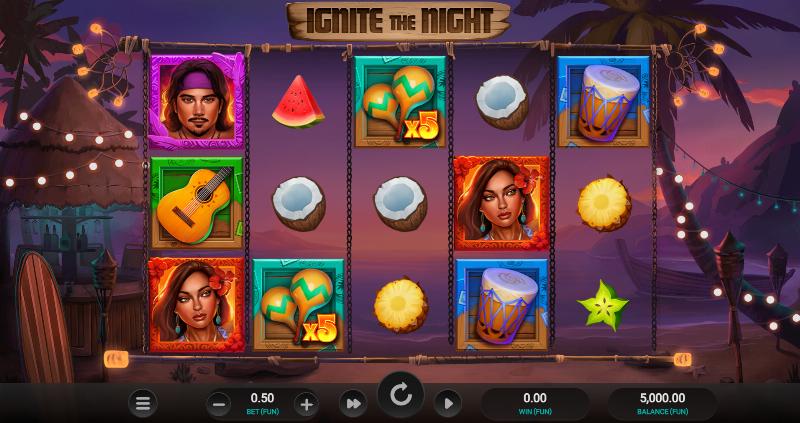Start autoplay with the play triangle
Screen dimensions: 800x423
tap(447, 403)
